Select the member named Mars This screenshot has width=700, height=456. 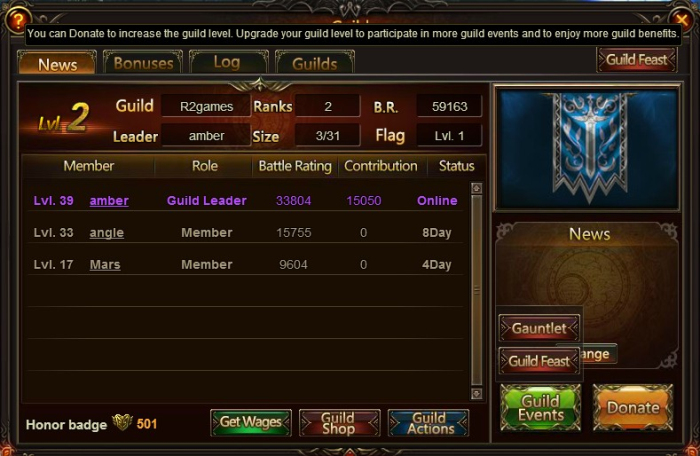coord(105,265)
